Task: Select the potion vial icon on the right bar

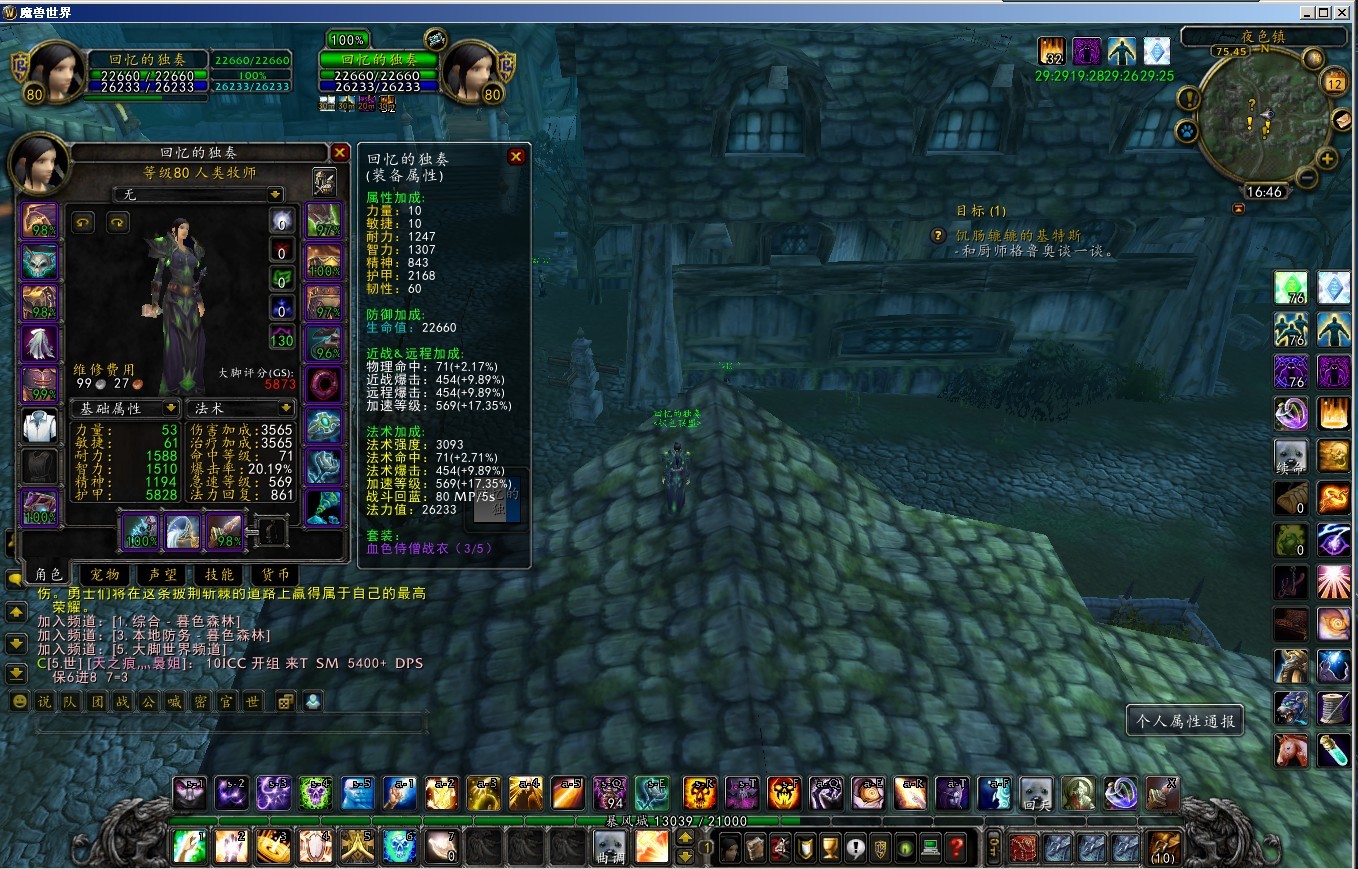Action: coord(1333,750)
